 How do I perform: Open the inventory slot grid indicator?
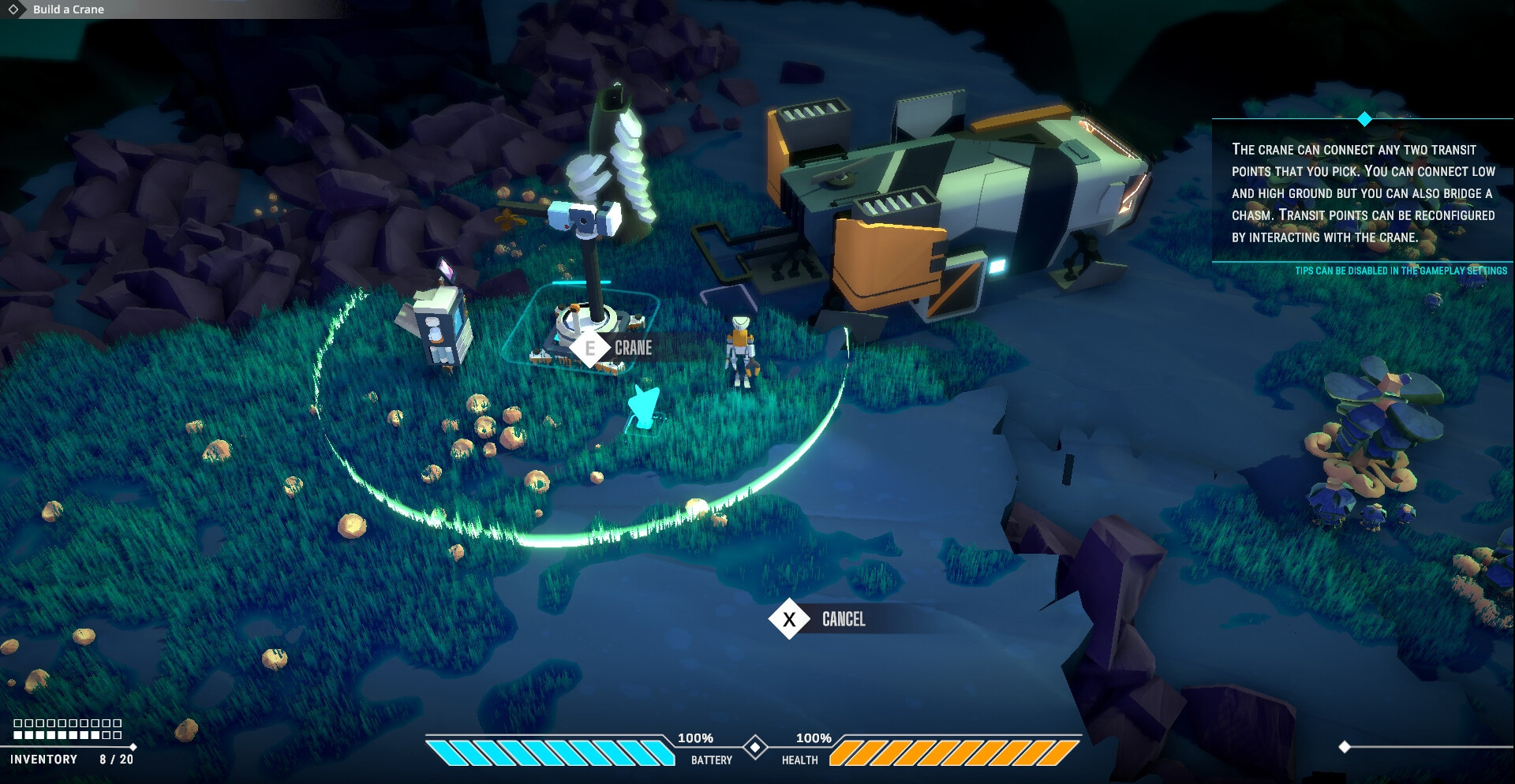point(68,729)
